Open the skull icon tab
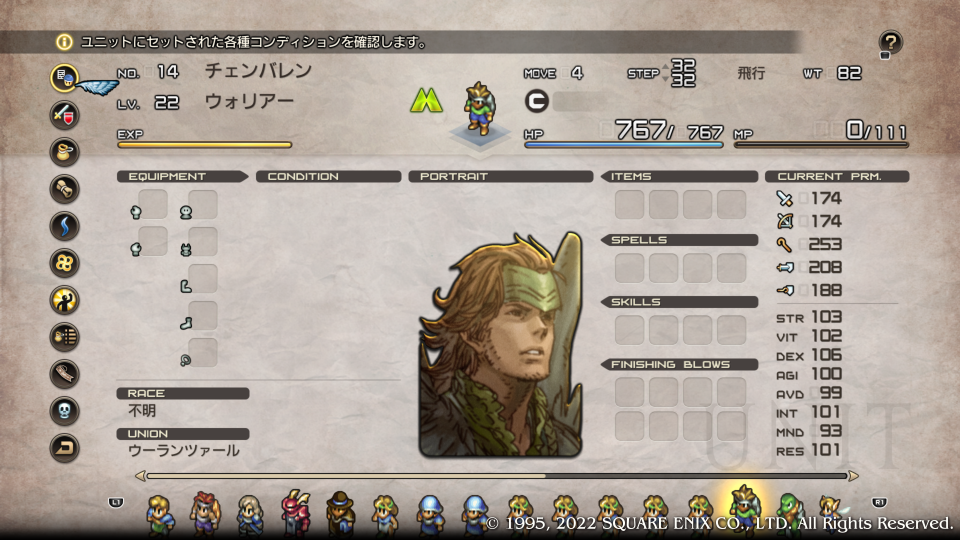 (65, 411)
